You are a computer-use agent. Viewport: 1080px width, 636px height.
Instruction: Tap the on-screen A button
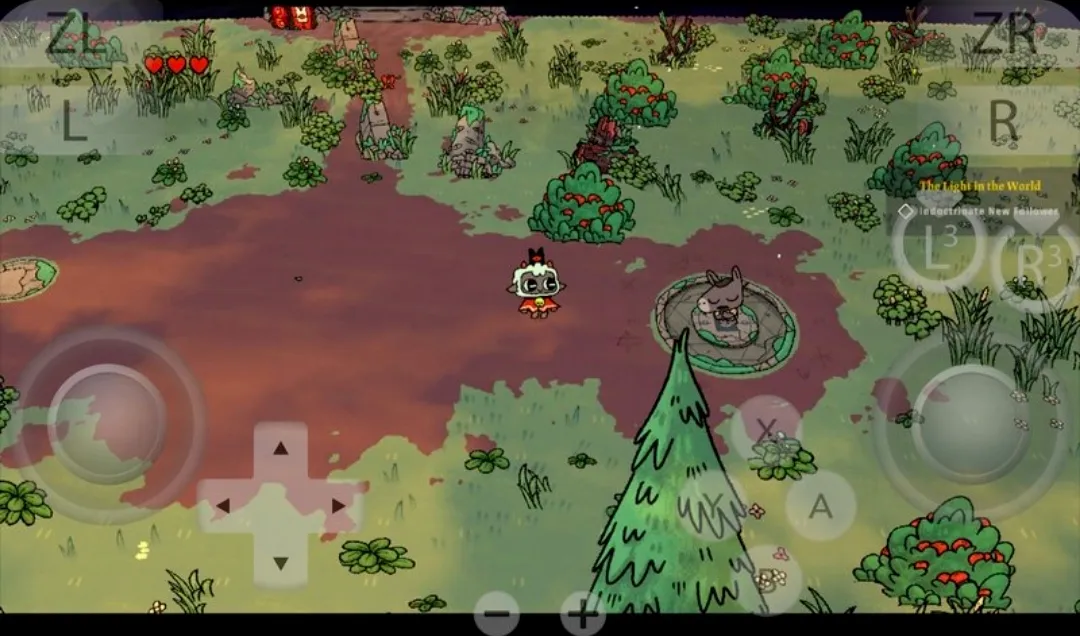(820, 506)
